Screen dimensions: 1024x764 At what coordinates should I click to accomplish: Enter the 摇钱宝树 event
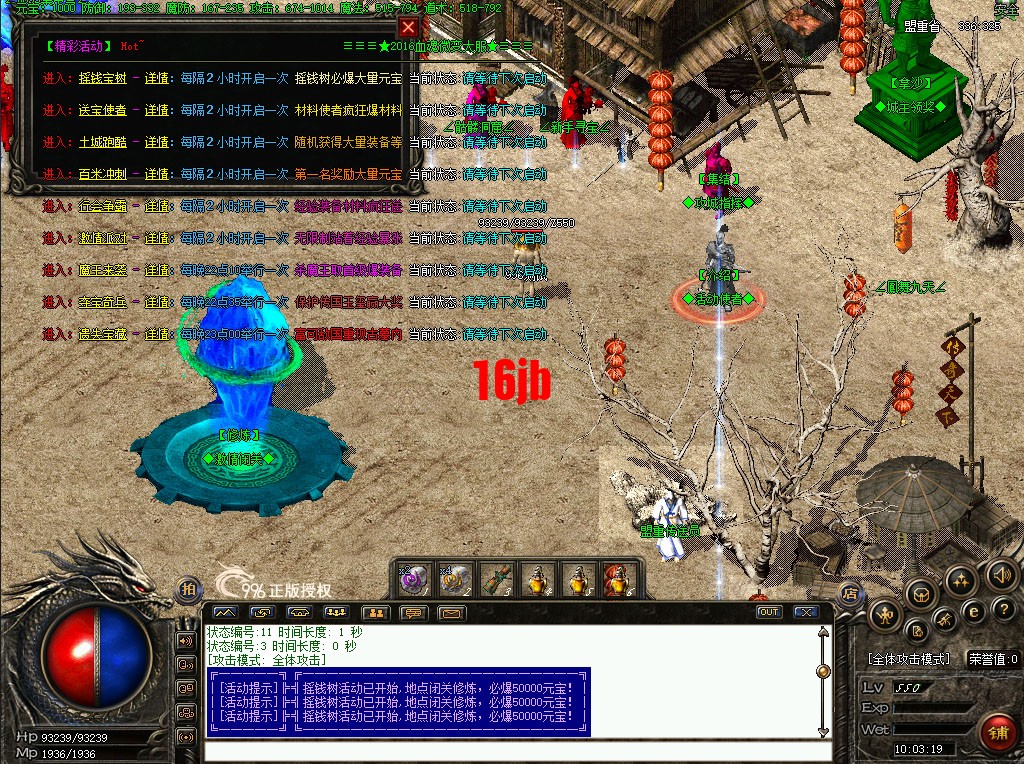coord(102,78)
